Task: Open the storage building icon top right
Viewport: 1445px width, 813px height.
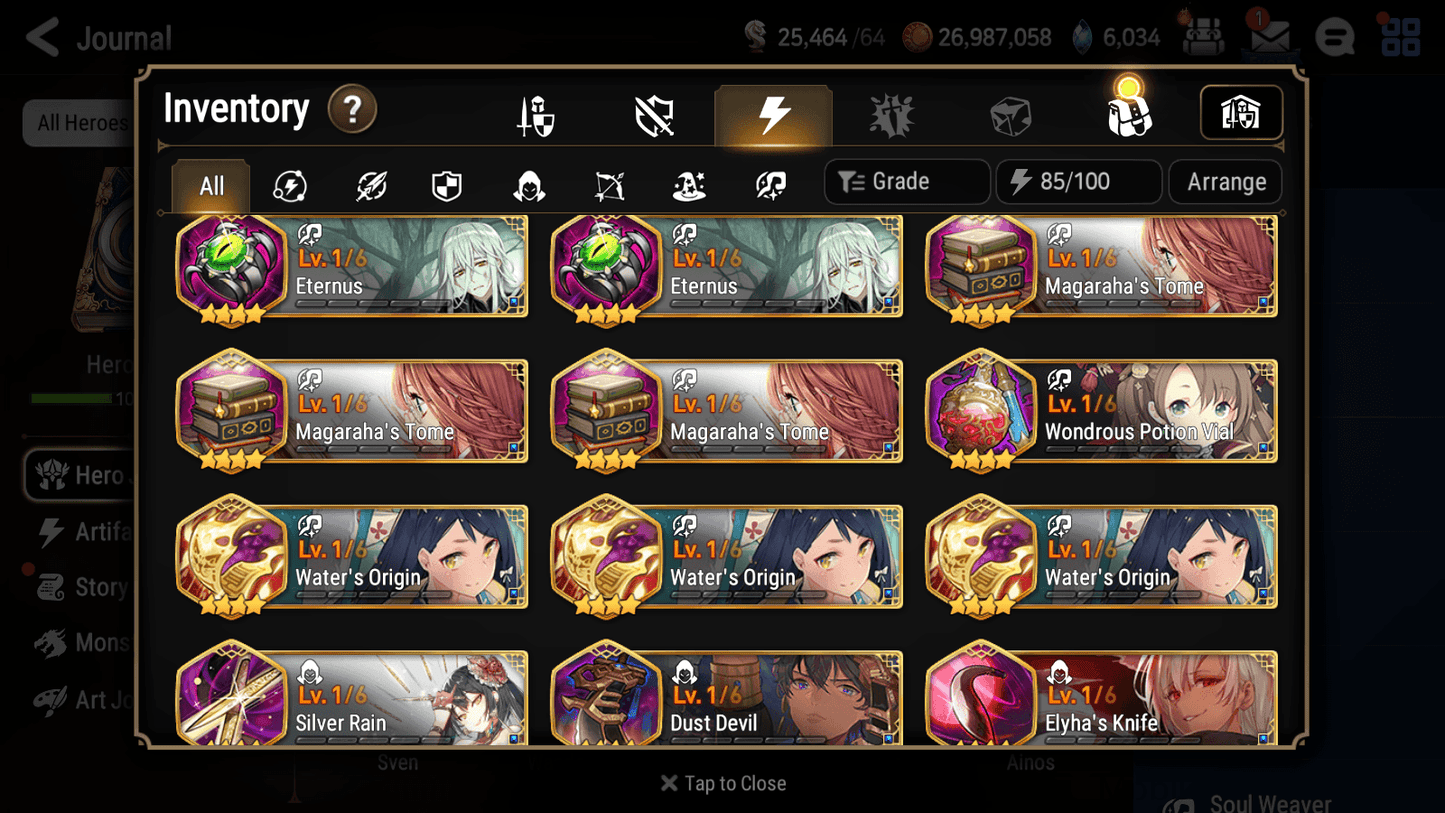Action: click(1241, 113)
